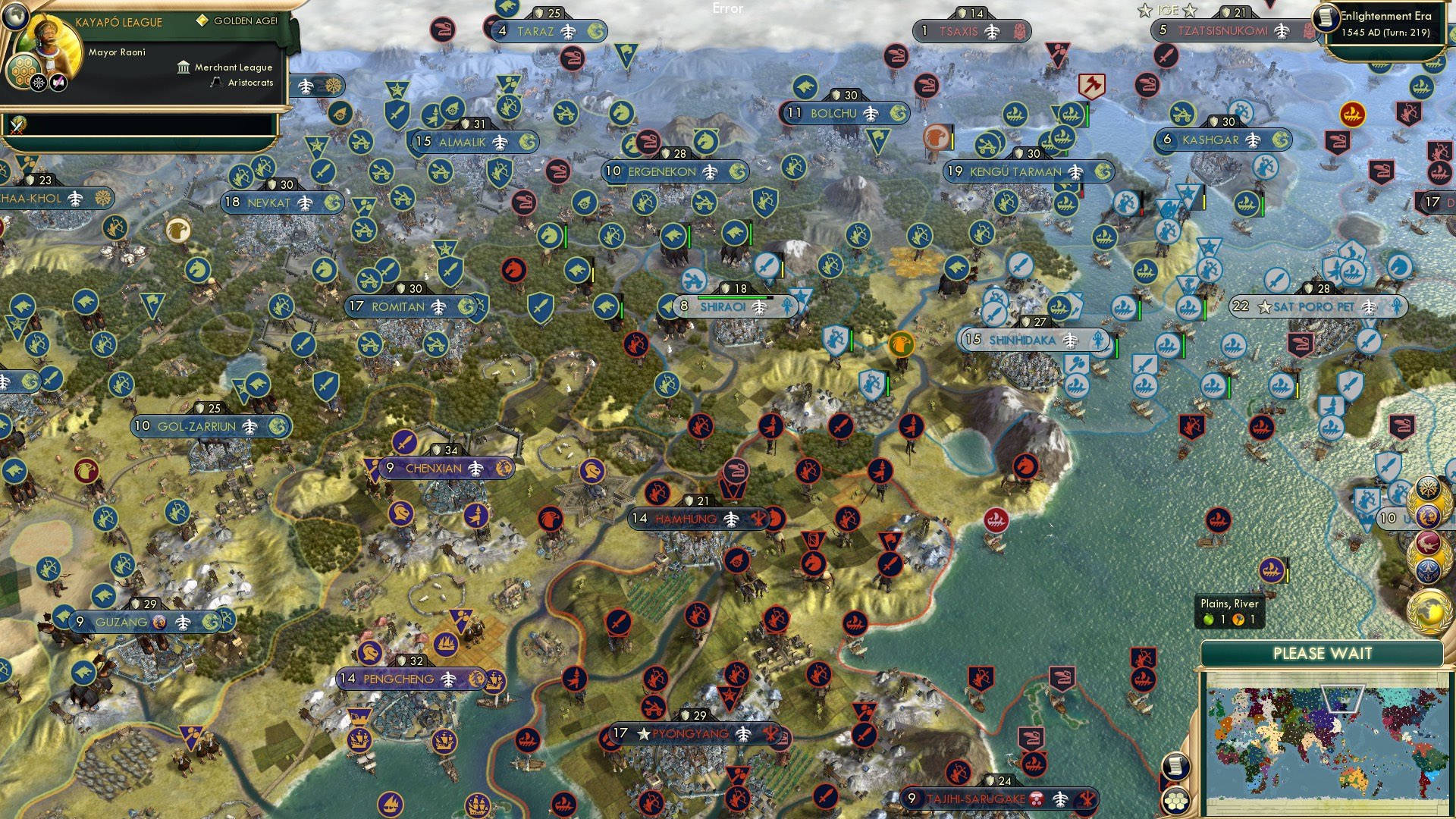This screenshot has height=819, width=1456.
Task: Click the blue trident leader medallion
Action: 1430,571
